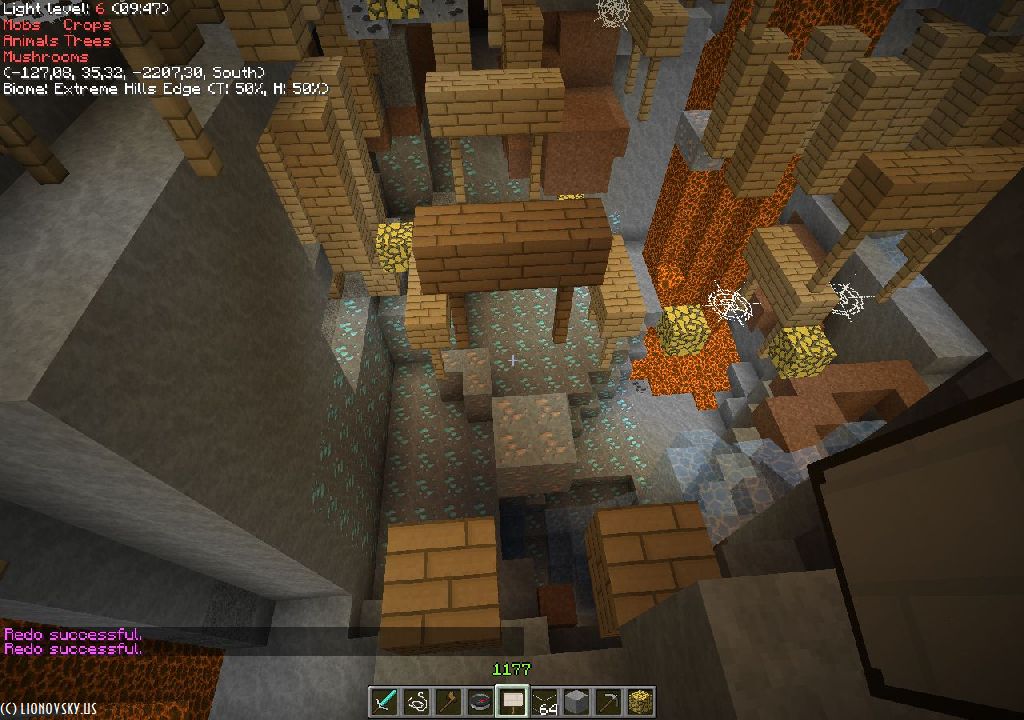Screen dimensions: 1024x720
Task: Select the compass in the hotbar
Action: (x=481, y=701)
